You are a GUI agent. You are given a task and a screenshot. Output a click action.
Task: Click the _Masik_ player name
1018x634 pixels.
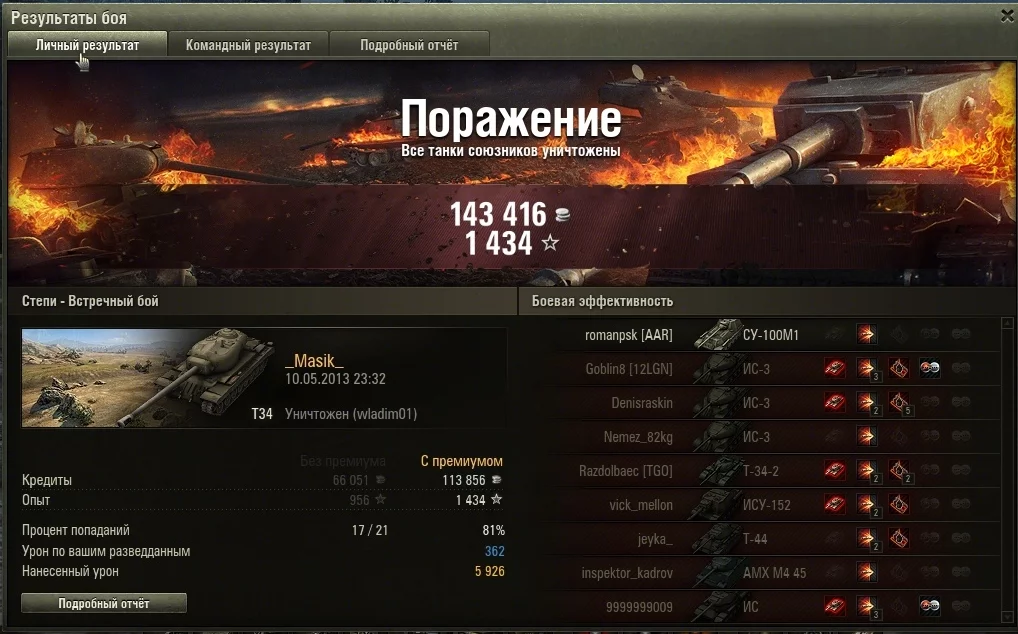tap(314, 361)
